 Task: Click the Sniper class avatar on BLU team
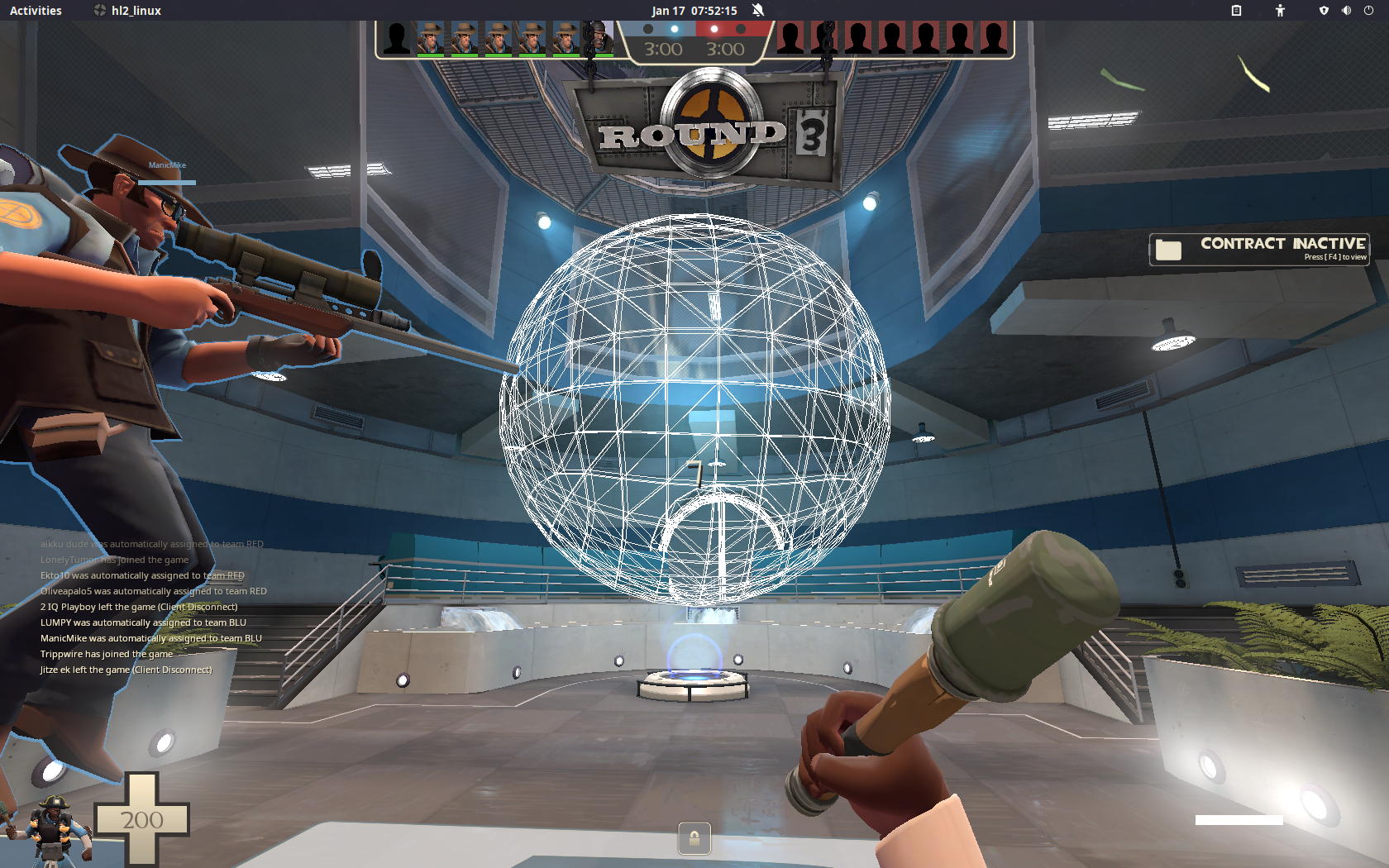click(432, 38)
